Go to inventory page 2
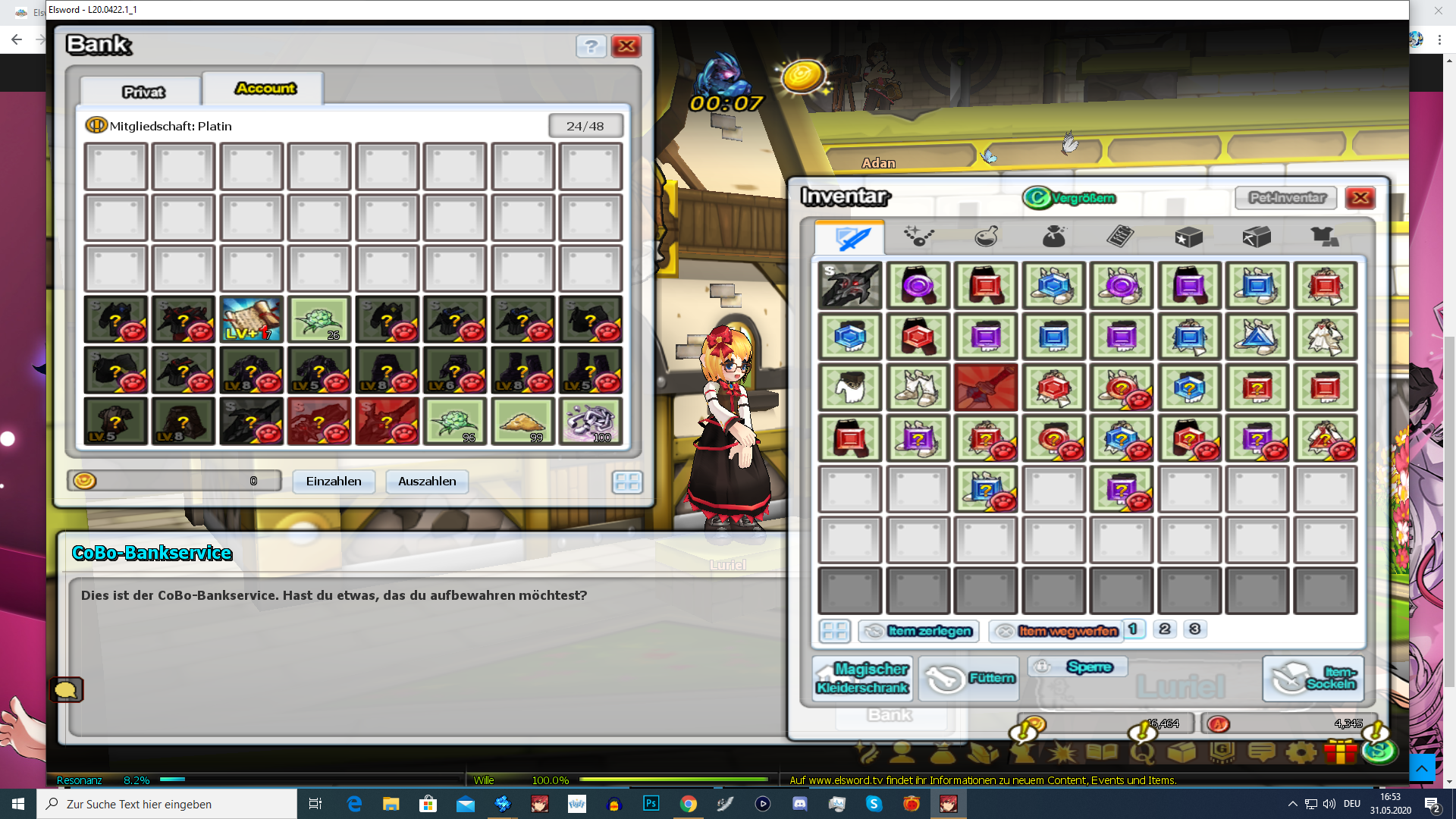1456x819 pixels. (1165, 629)
